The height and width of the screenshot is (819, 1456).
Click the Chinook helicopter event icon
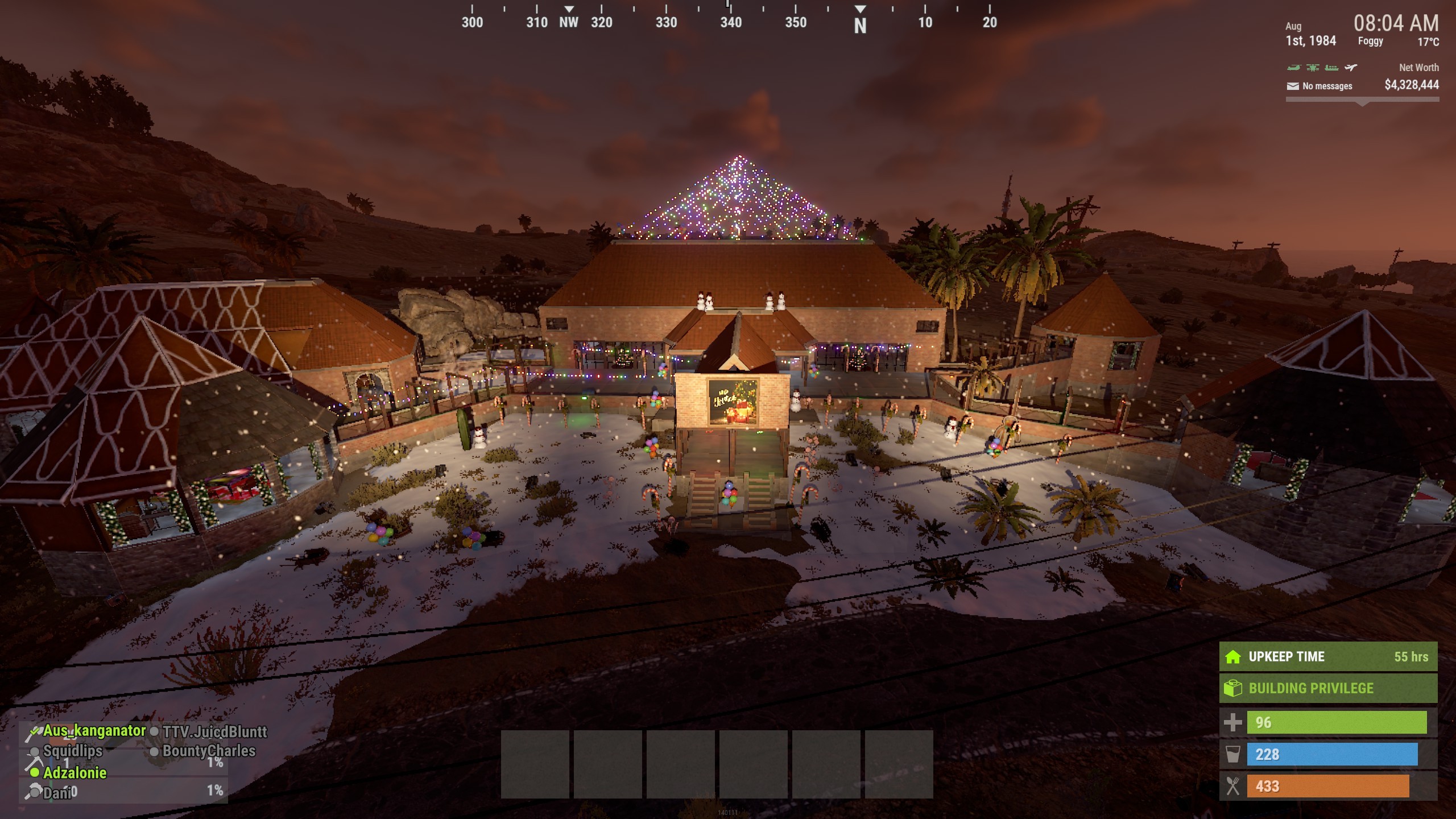(x=1293, y=68)
